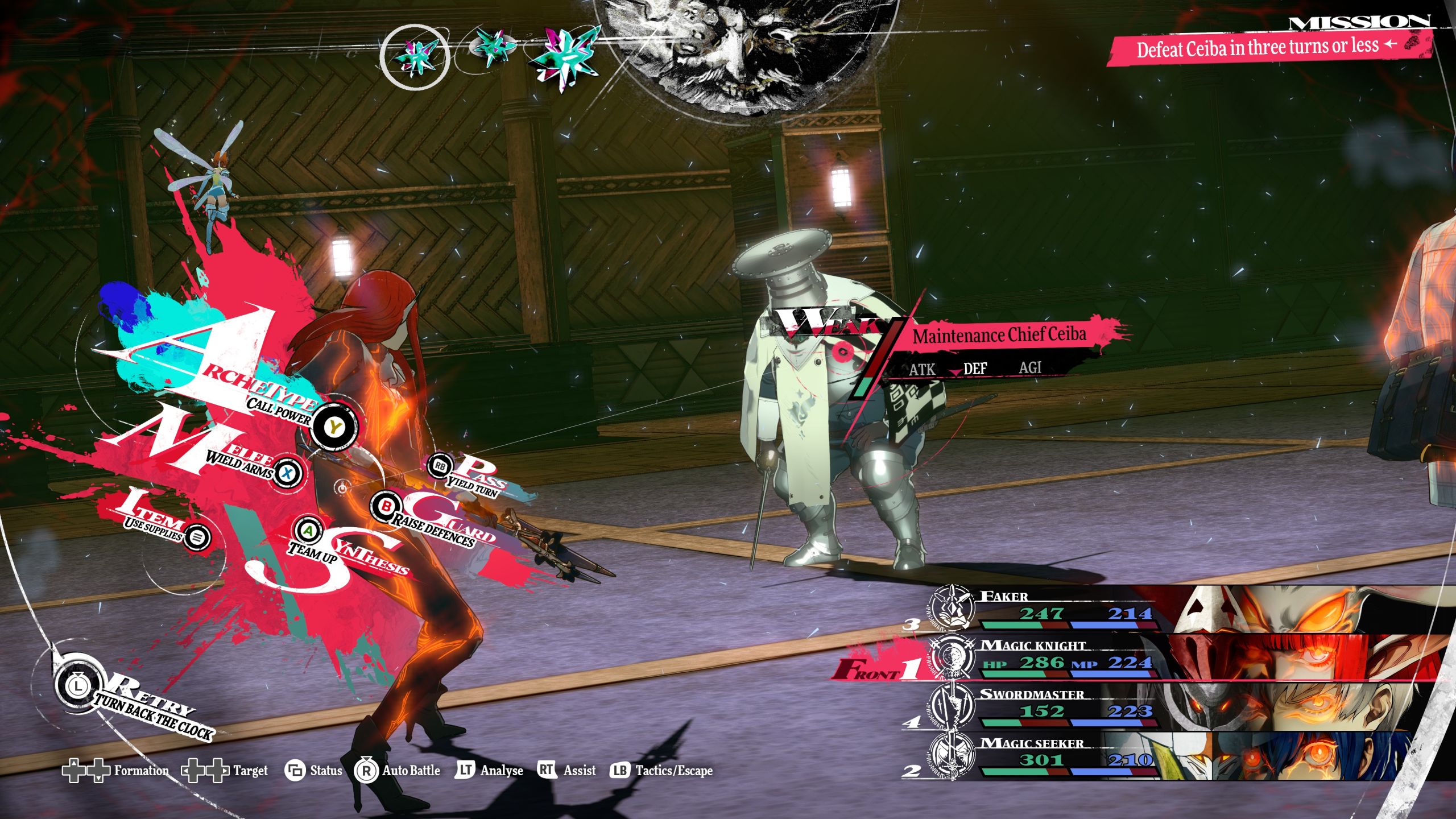
Task: Select the circled turn-order crystal icon
Action: pyautogui.click(x=415, y=57)
